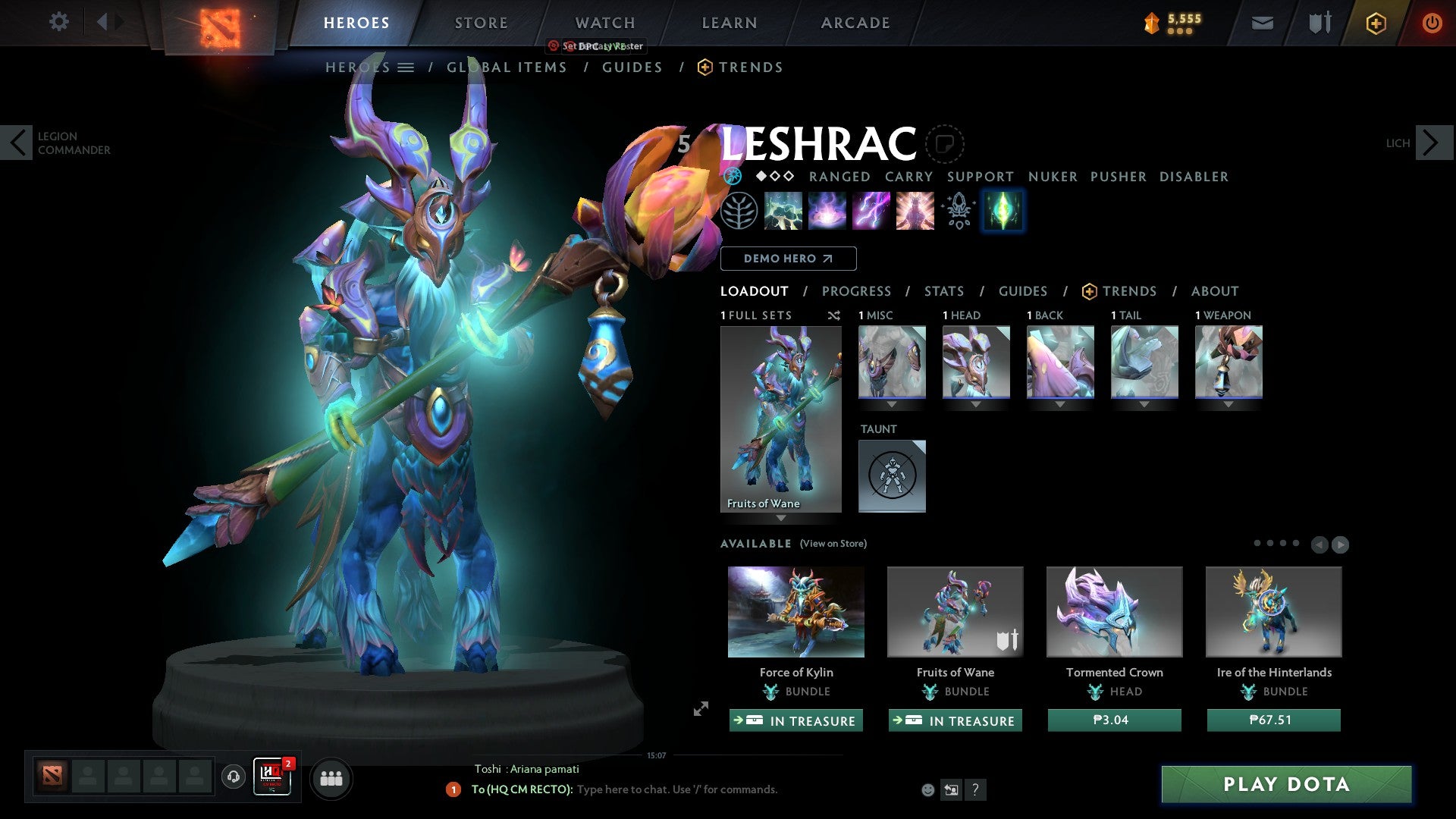Open the heroes hamburger menu beside HEROES

[406, 67]
